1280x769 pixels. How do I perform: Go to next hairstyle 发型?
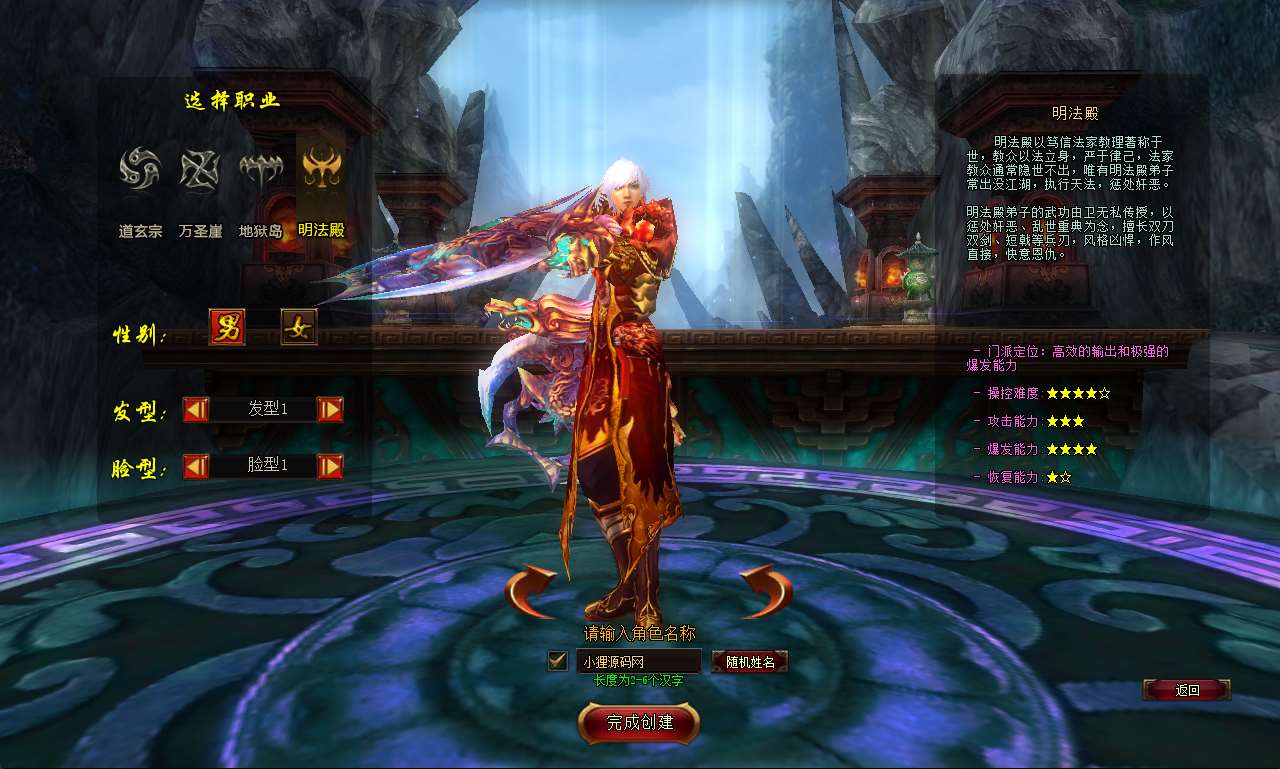pyautogui.click(x=330, y=409)
